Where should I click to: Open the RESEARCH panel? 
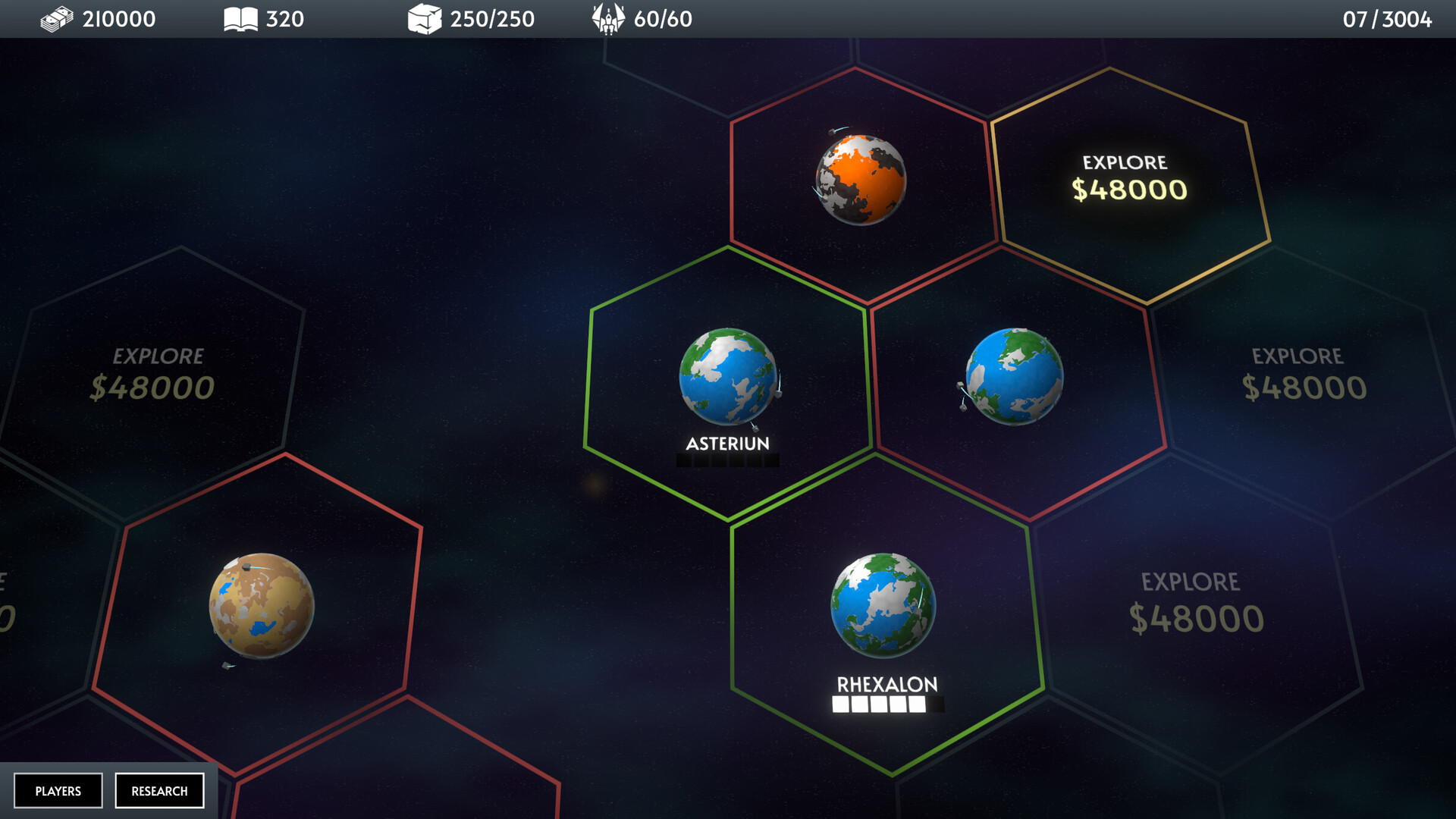point(159,790)
